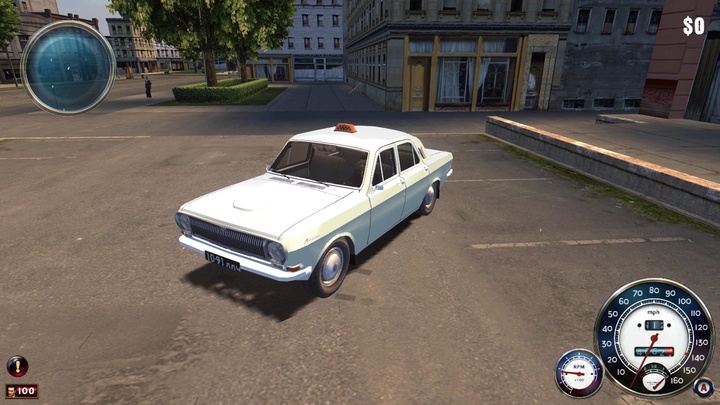The height and width of the screenshot is (405, 720).
Task: Open the circular minimap radar
Action: coord(68,67)
